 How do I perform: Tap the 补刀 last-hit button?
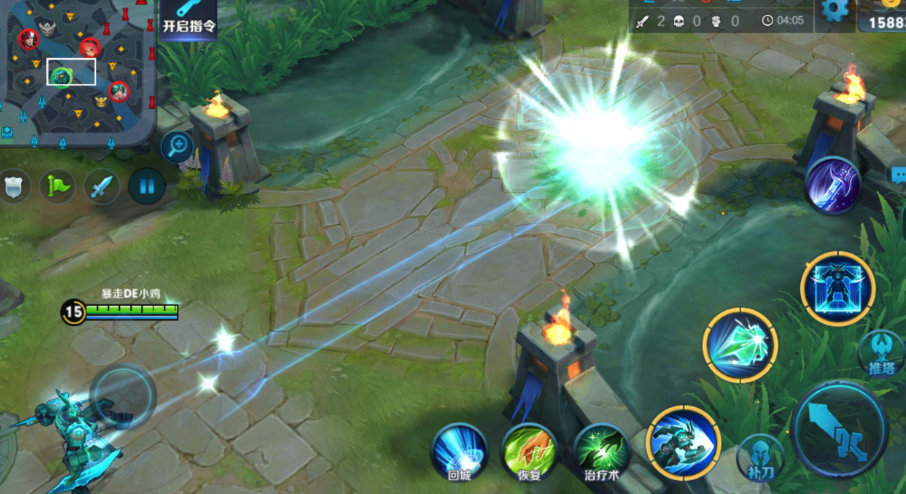[760, 459]
